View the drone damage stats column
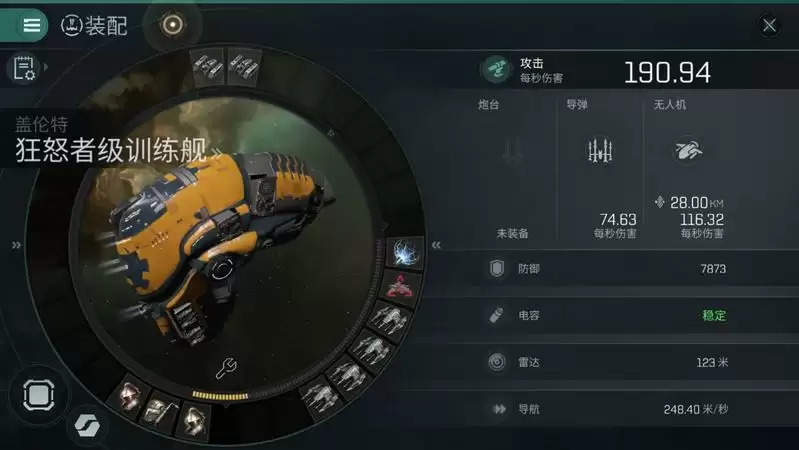The height and width of the screenshot is (450, 799). pos(688,170)
